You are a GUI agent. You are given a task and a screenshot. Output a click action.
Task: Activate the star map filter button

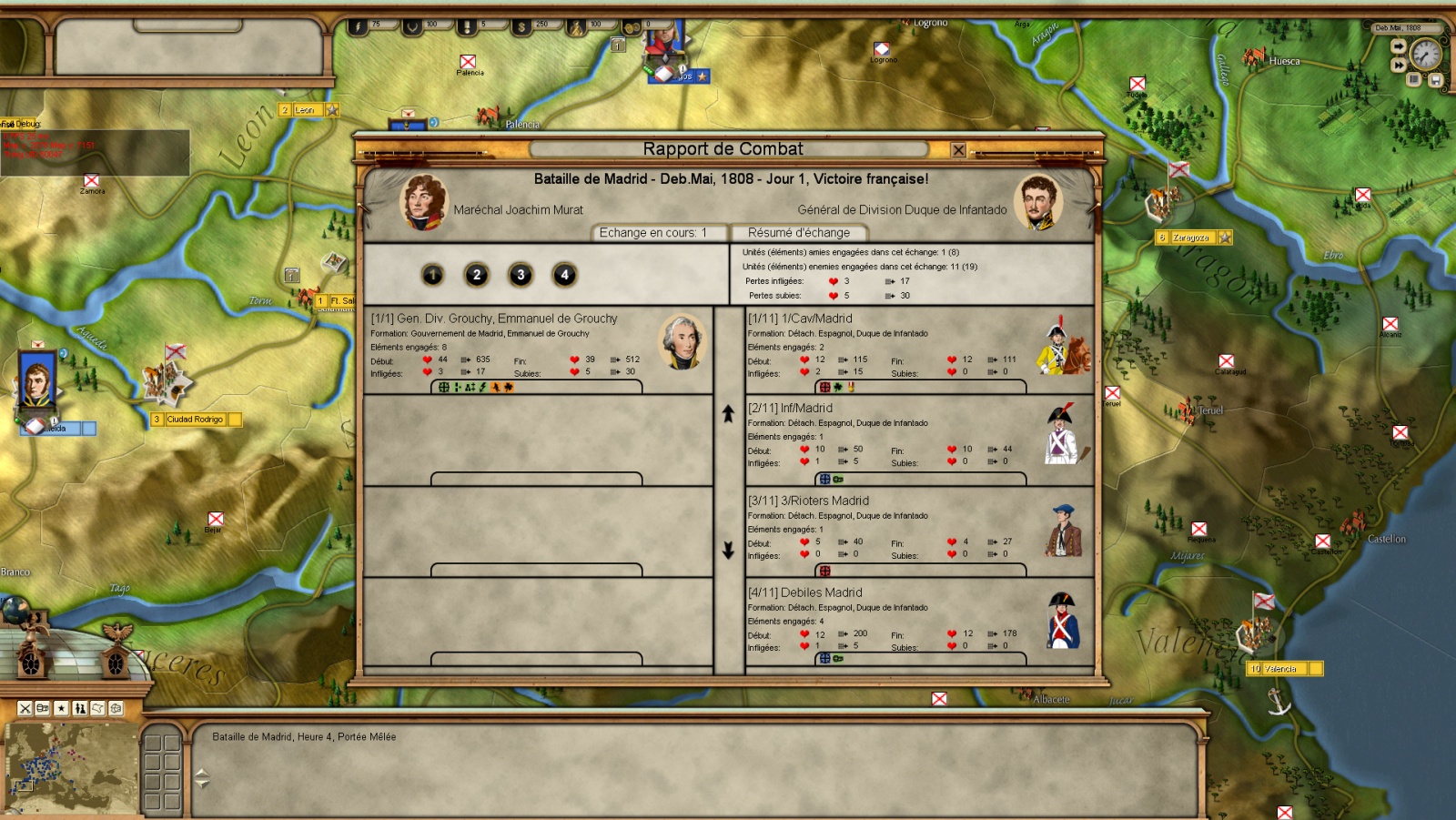pyautogui.click(x=61, y=708)
